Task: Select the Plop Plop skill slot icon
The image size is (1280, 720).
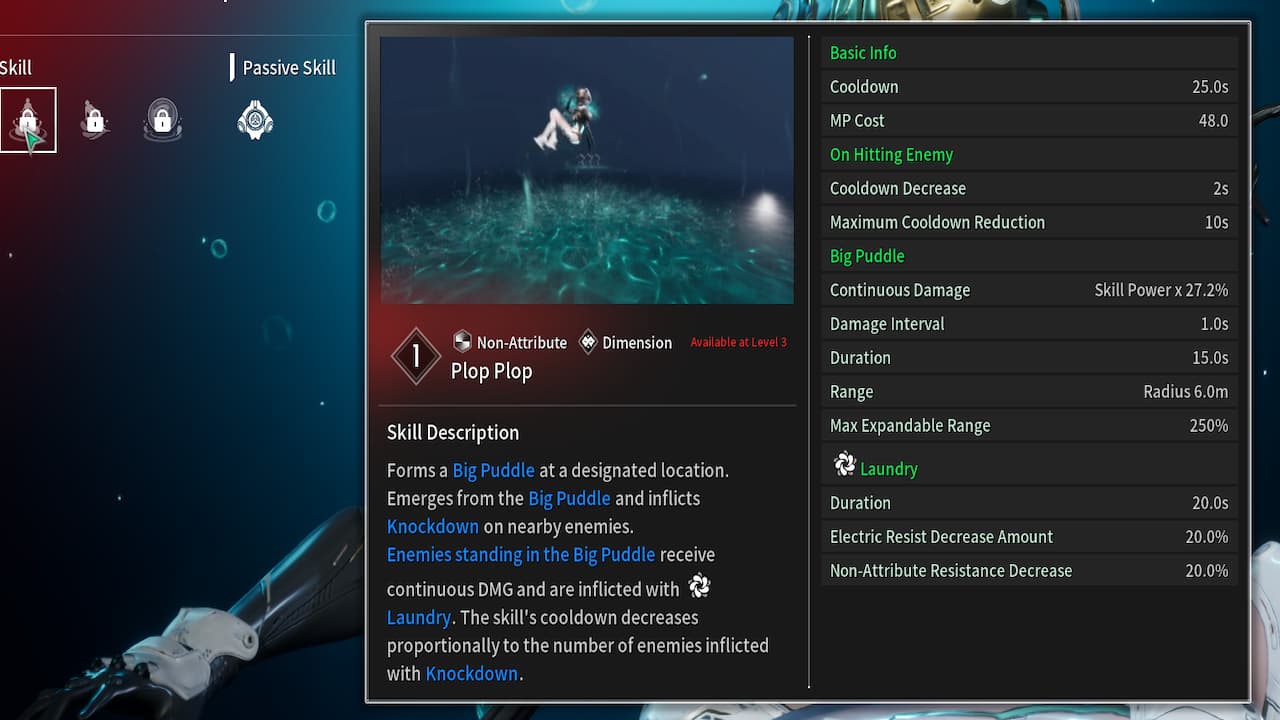Action: [27, 118]
